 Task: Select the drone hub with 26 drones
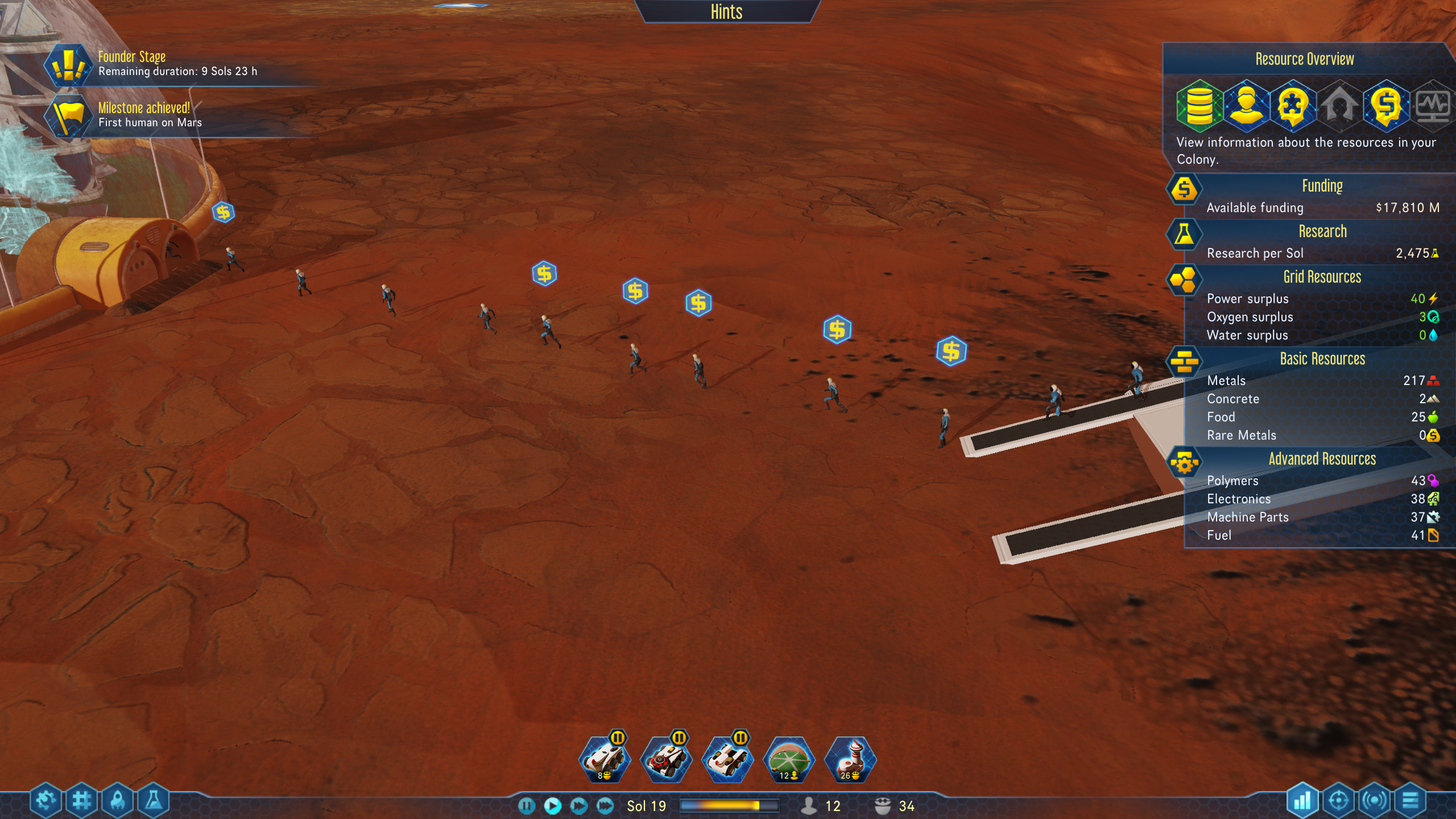pyautogui.click(x=850, y=759)
